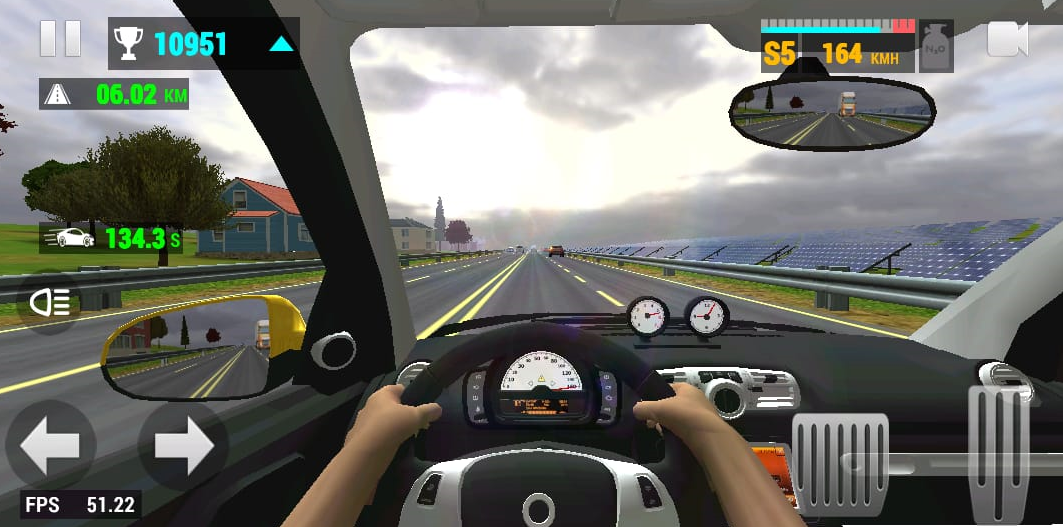Hit the narrow gas pedal
Image resolution: width=1063 pixels, height=527 pixels.
tap(998, 452)
